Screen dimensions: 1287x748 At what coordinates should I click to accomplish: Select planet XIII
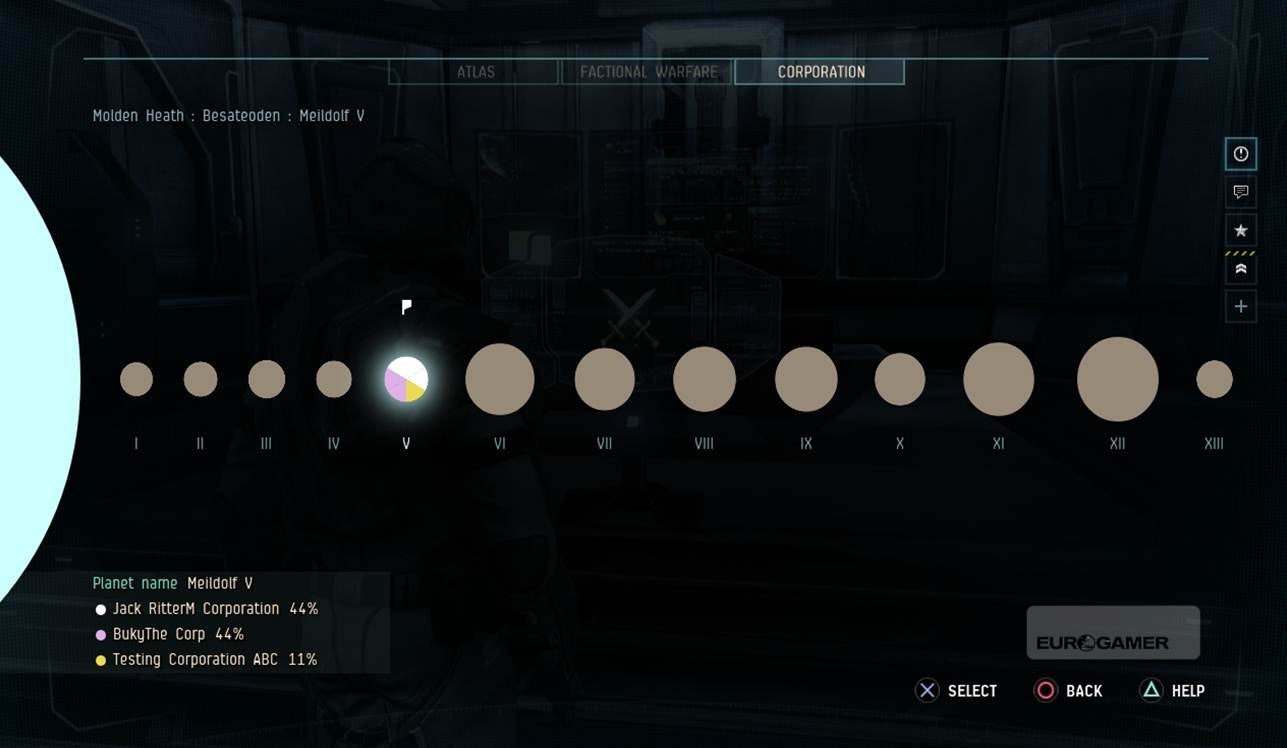tap(1214, 379)
